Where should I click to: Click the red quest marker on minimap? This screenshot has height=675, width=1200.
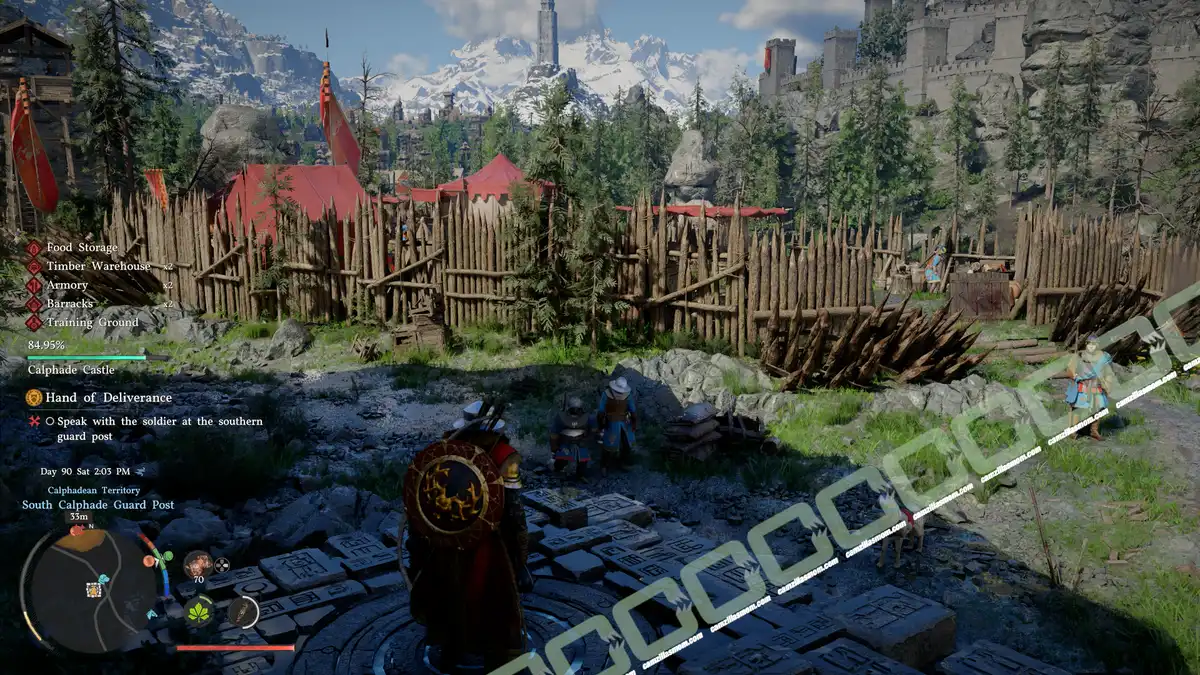click(77, 532)
